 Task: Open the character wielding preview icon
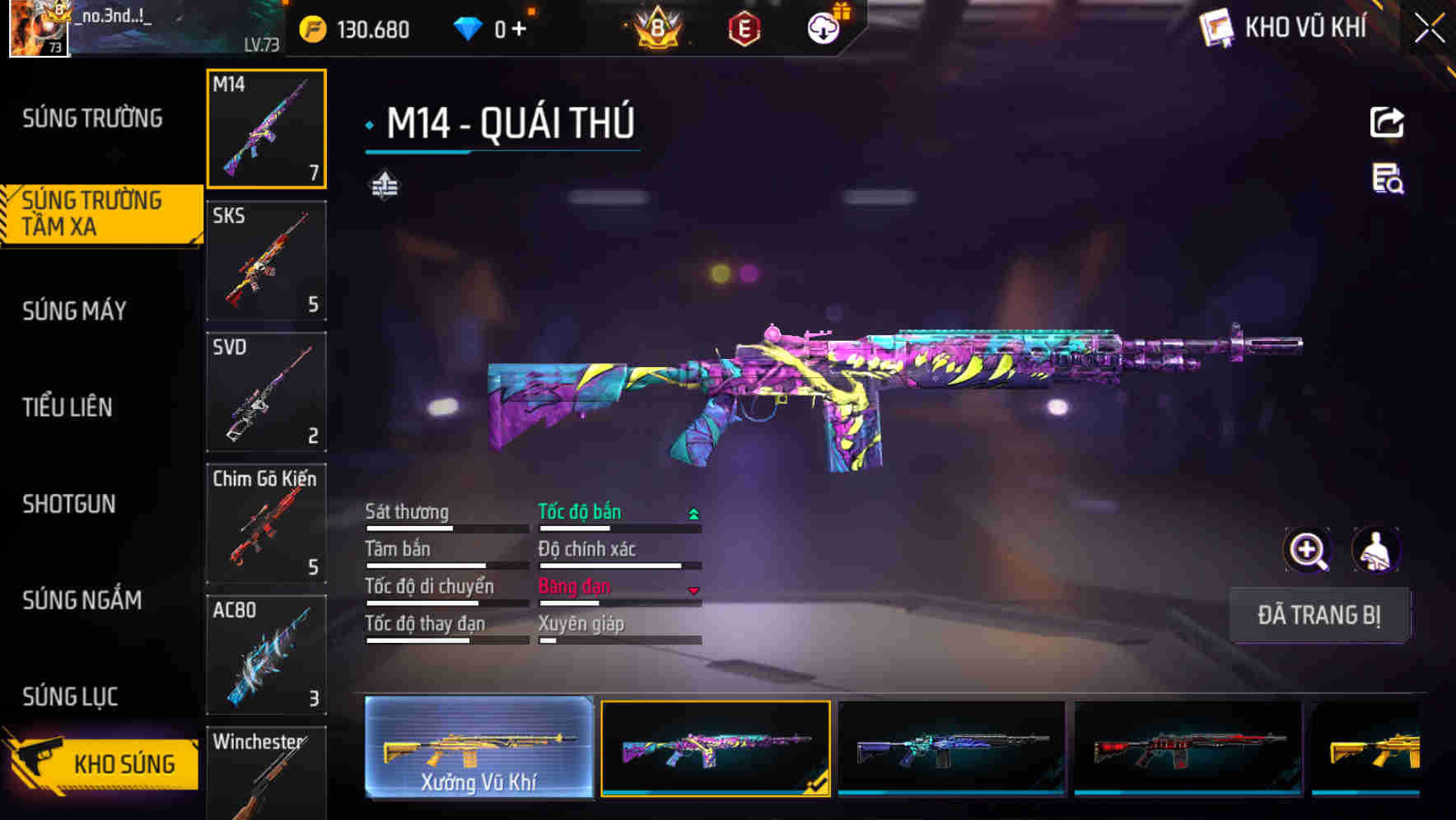coord(1374,549)
